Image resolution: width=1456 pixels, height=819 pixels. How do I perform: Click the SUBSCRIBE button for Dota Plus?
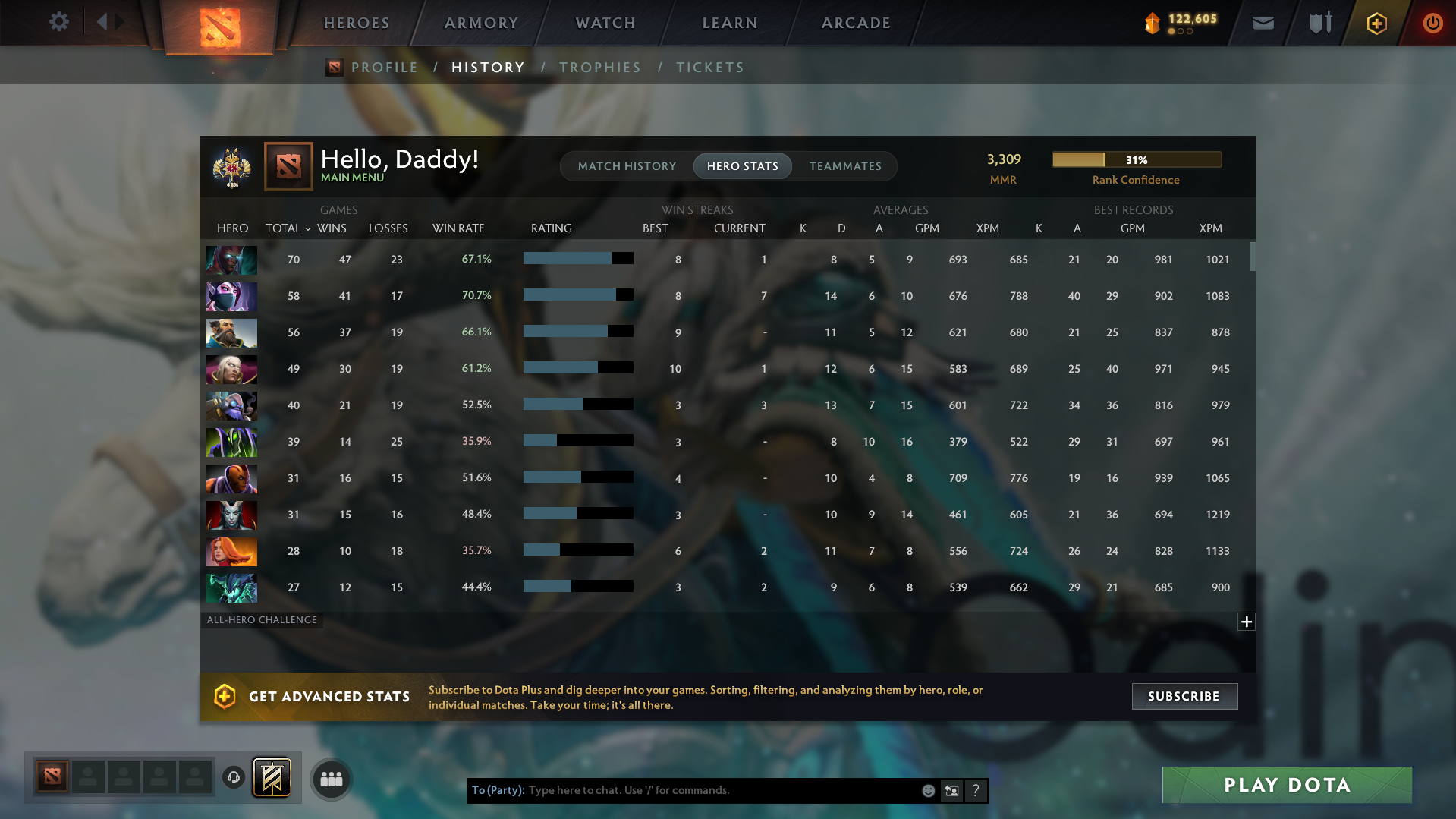(1184, 696)
